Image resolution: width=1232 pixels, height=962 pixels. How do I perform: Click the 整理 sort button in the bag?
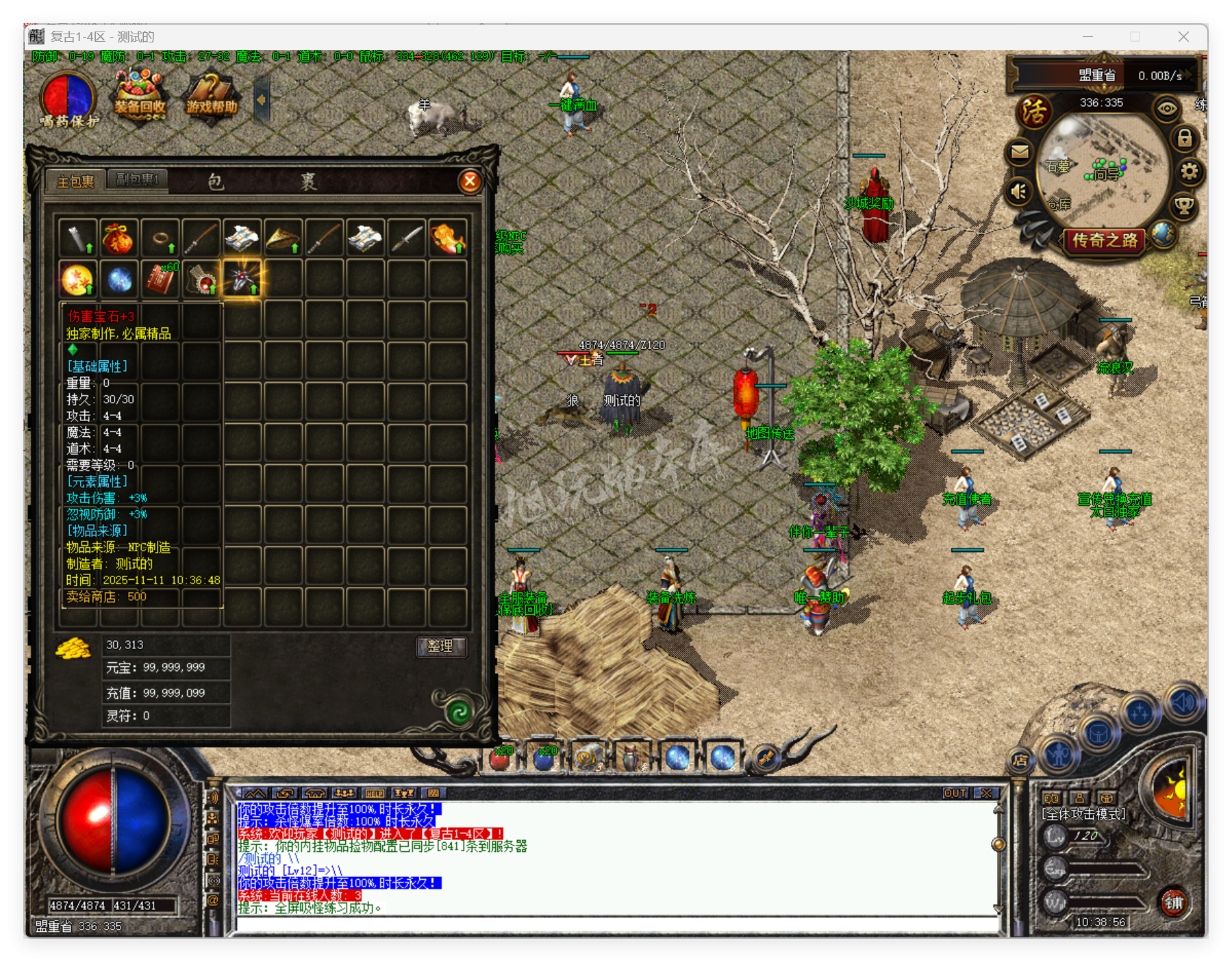coord(442,645)
